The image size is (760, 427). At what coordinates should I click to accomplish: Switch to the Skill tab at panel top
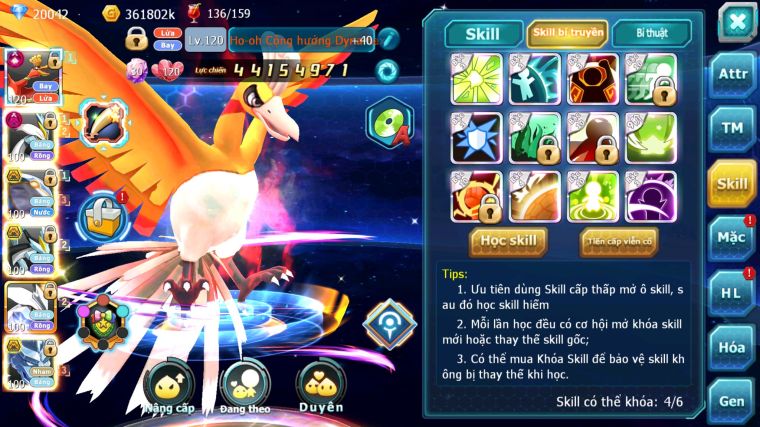pyautogui.click(x=483, y=33)
